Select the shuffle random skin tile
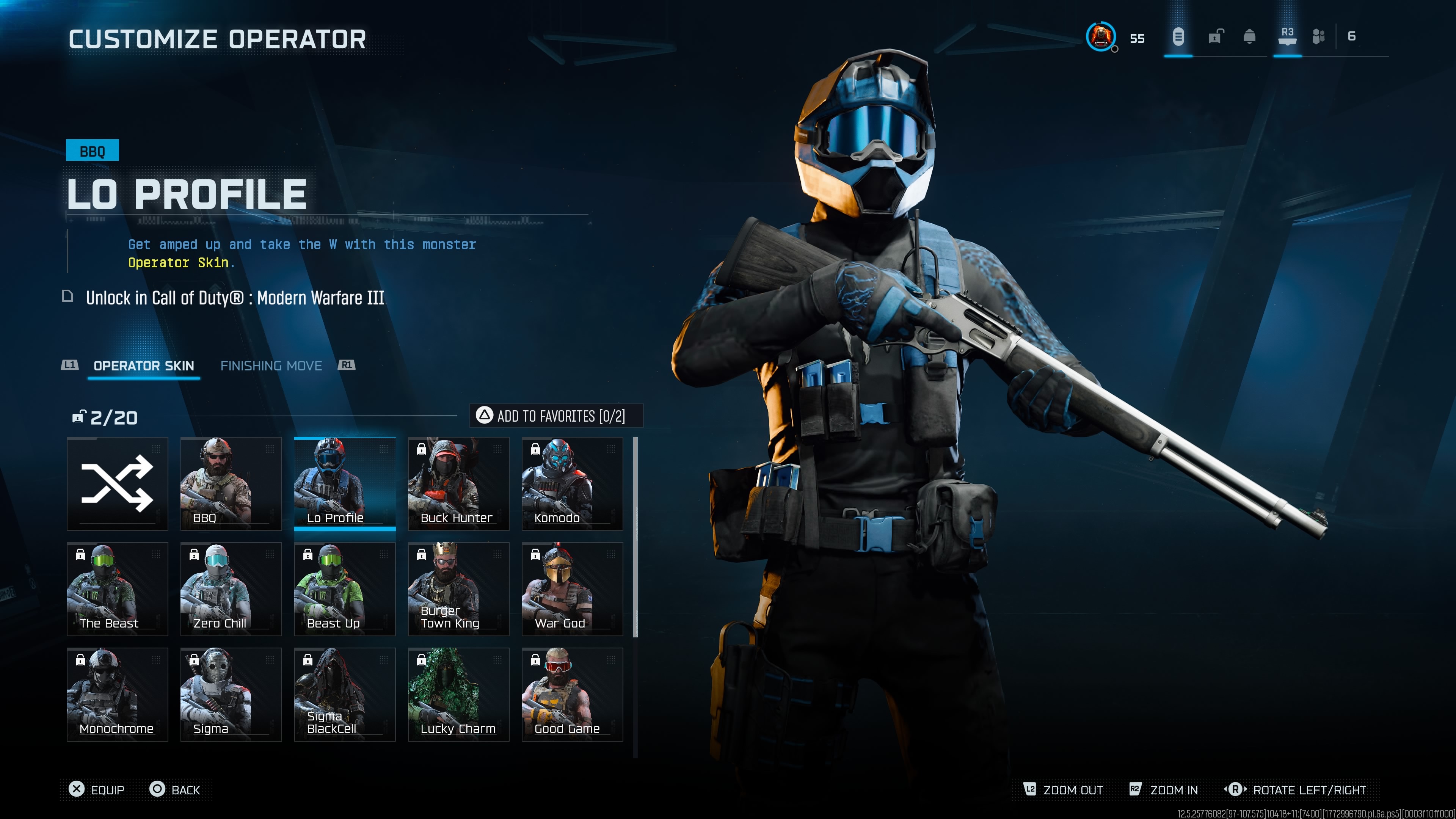The height and width of the screenshot is (819, 1456). [117, 483]
